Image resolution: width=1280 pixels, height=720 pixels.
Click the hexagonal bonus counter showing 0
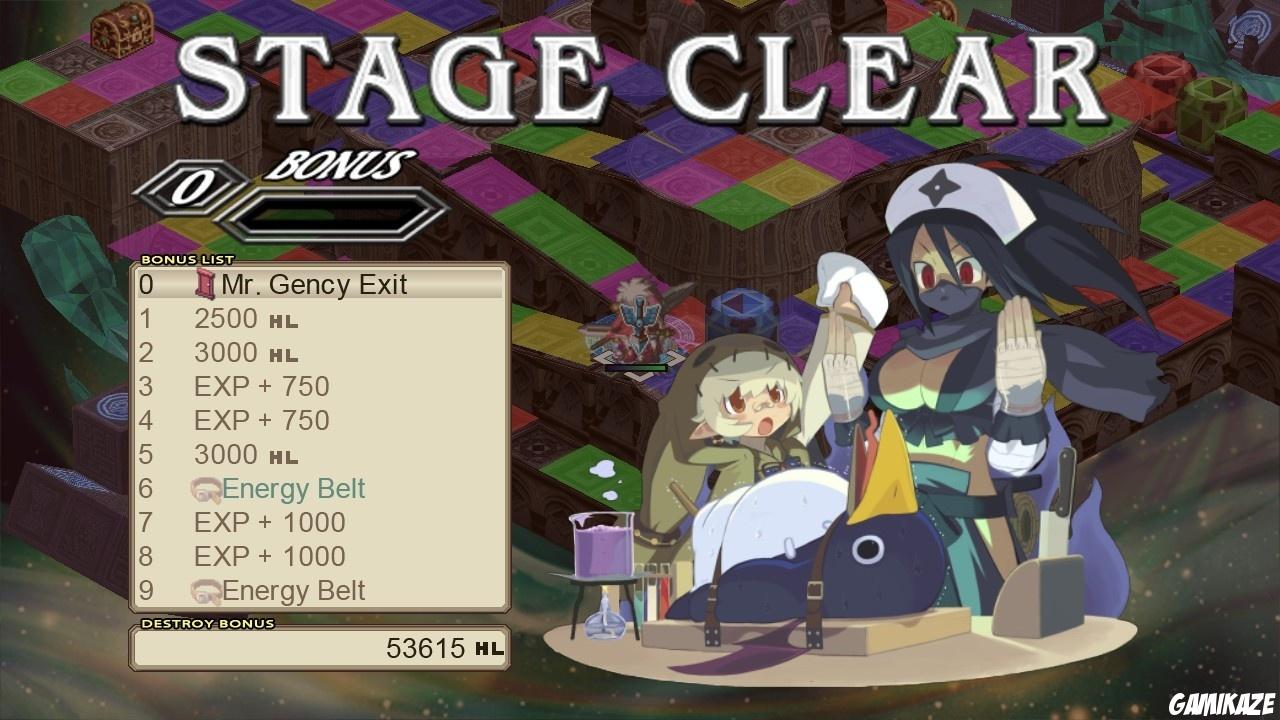[x=196, y=185]
